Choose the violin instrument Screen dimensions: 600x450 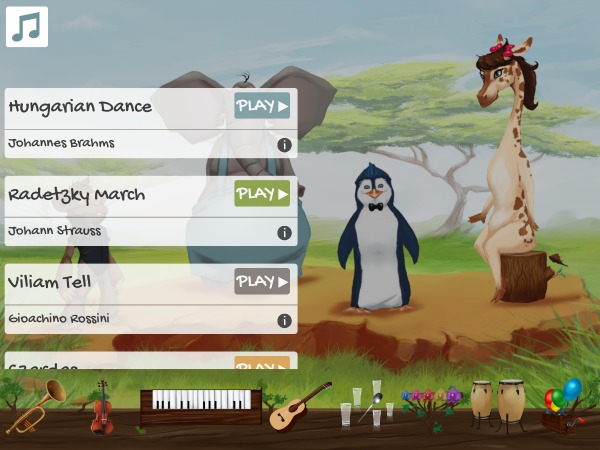(101, 407)
